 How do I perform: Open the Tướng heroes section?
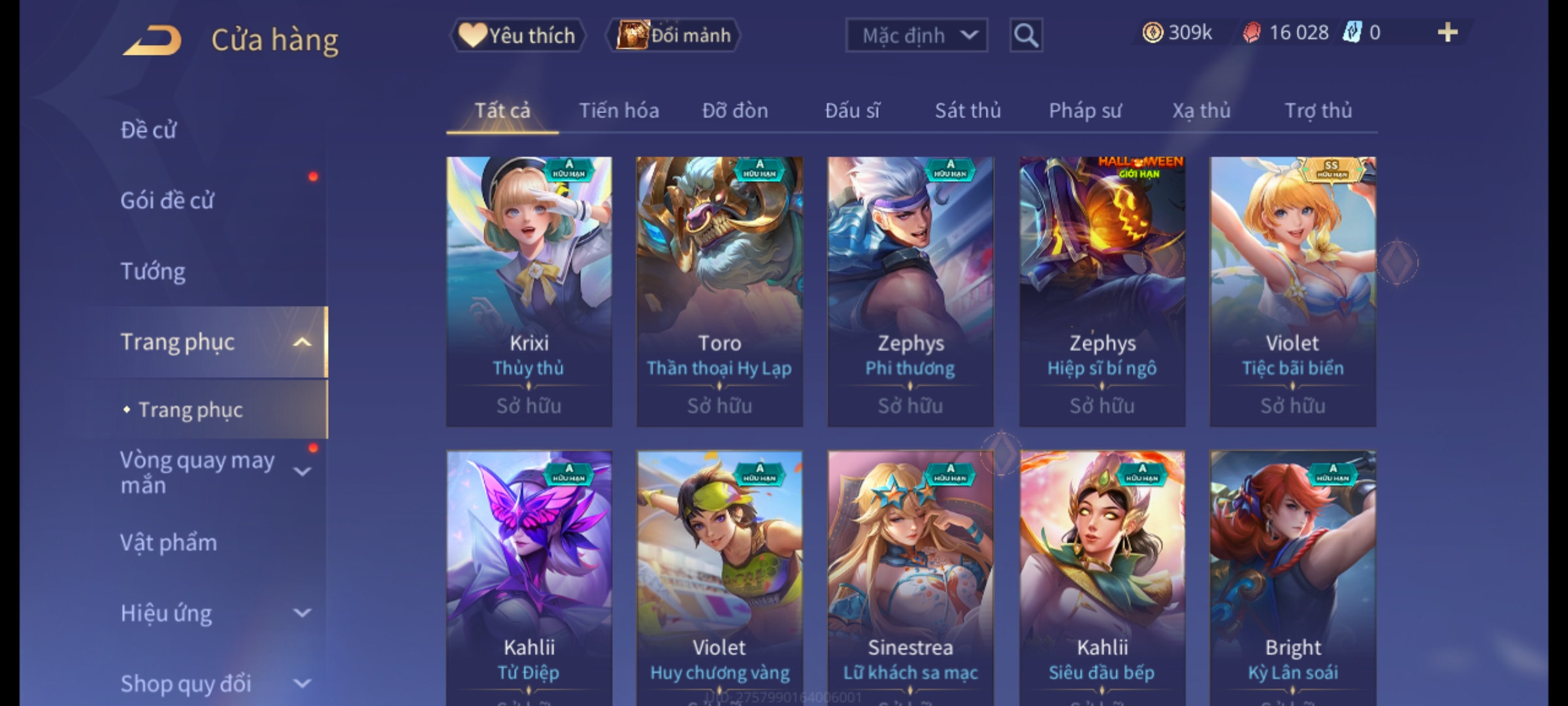pyautogui.click(x=154, y=271)
